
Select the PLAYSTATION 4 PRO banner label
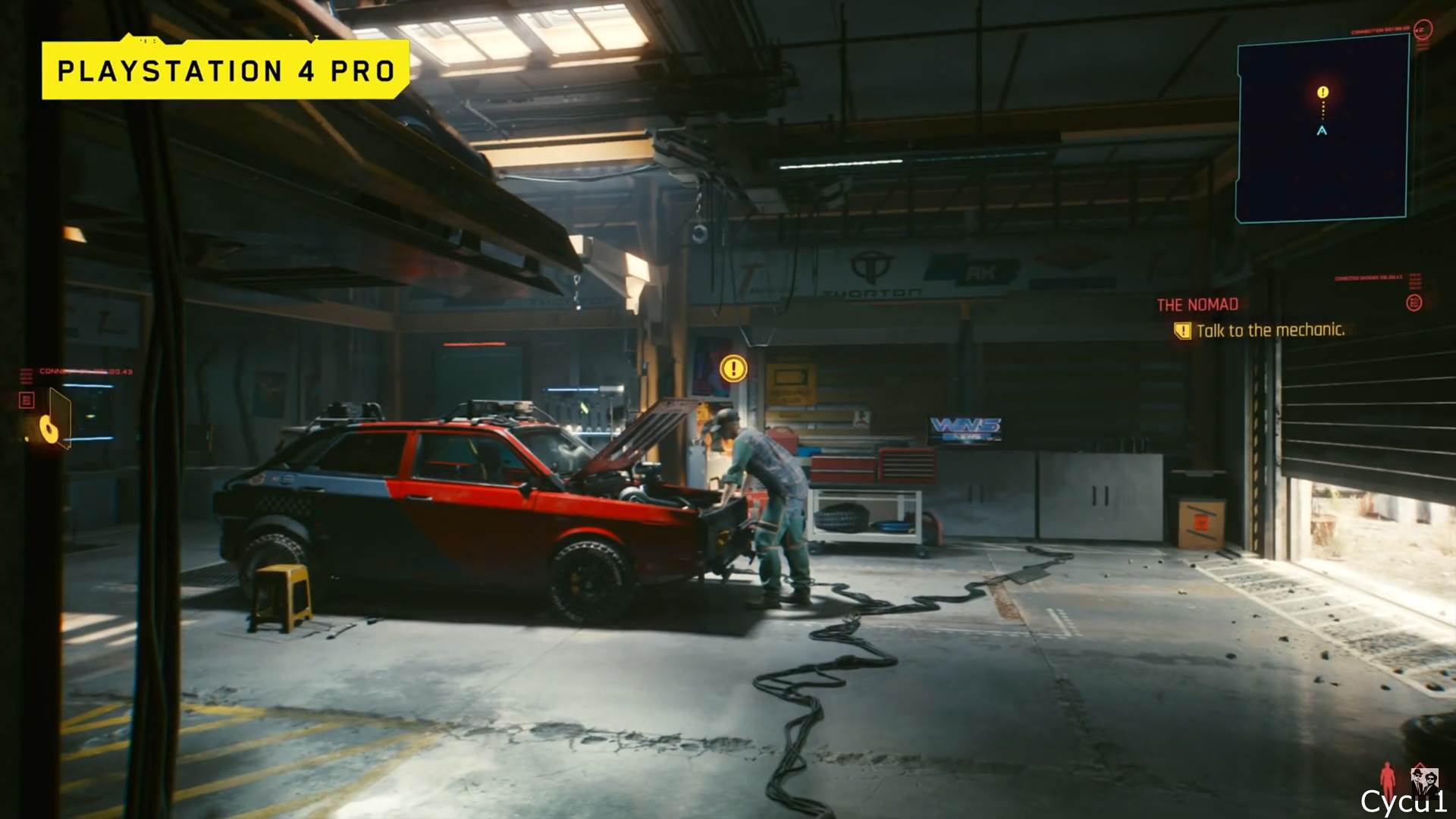click(225, 72)
